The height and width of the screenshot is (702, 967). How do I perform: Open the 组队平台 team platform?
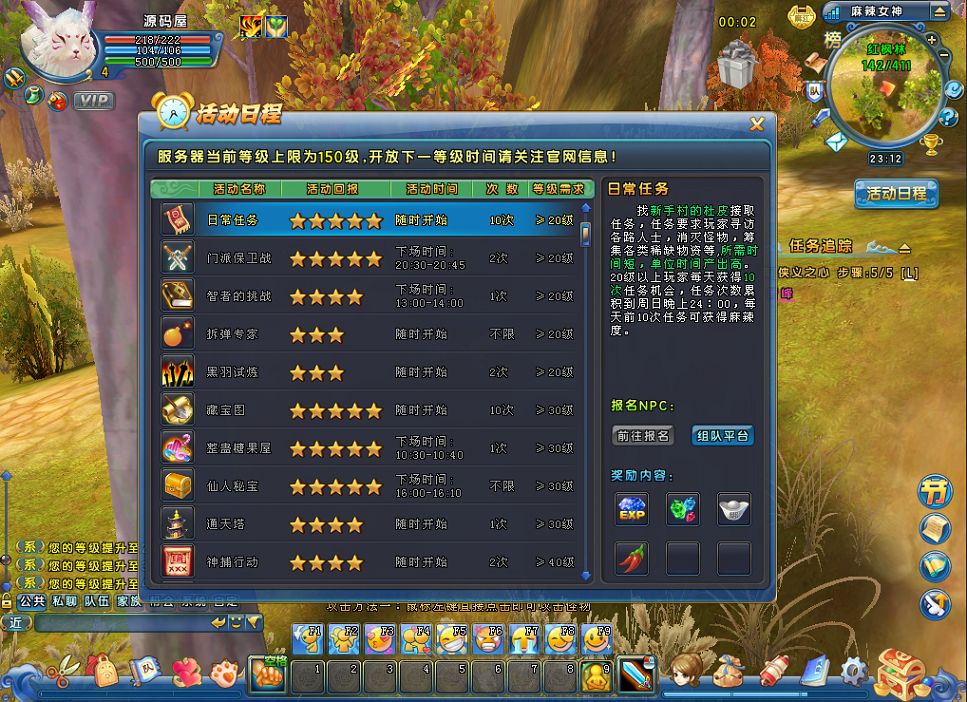(722, 436)
